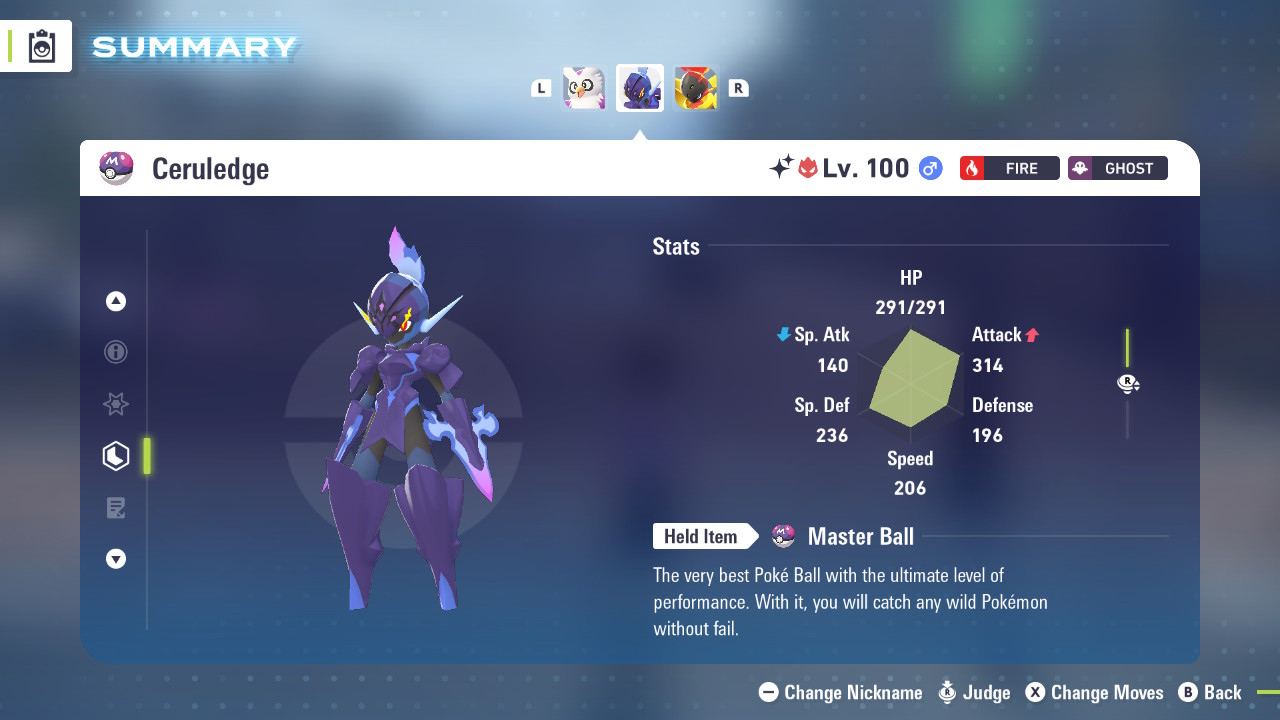Screen dimensions: 1280x720
Task: Go Back from the summary screen
Action: [1210, 692]
